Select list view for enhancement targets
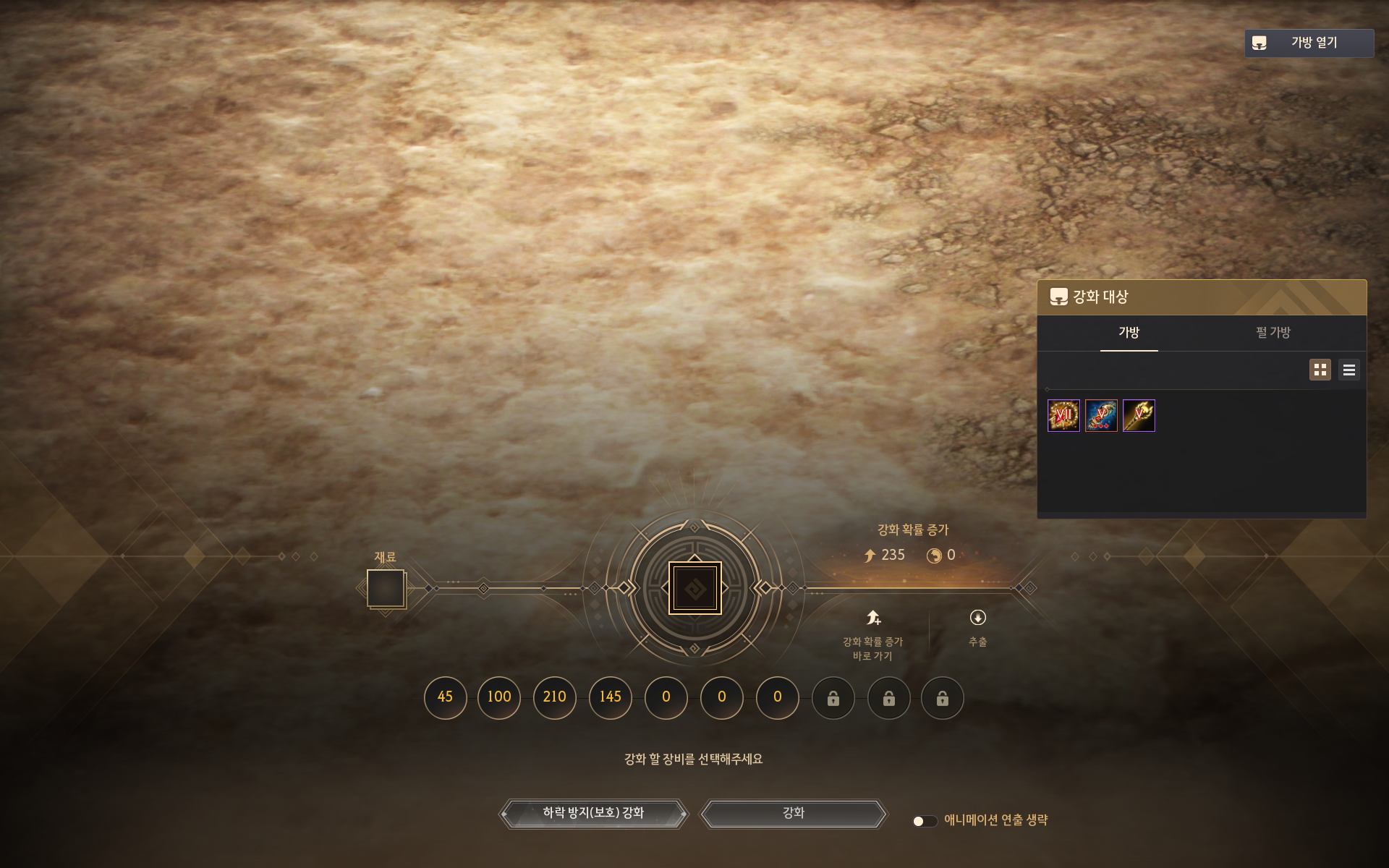This screenshot has width=1389, height=868. tap(1348, 370)
